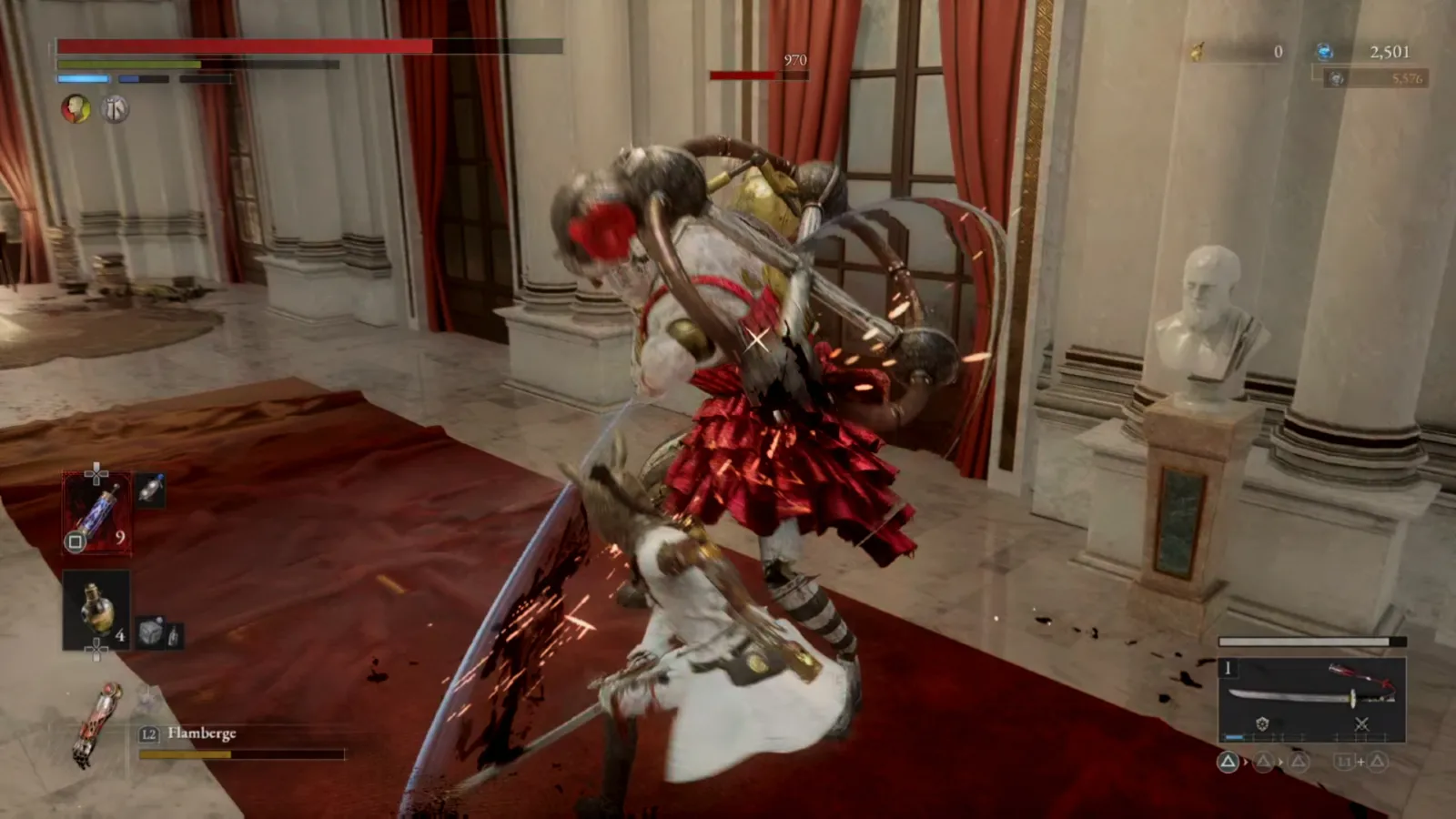Click the gold bottle item showing 4 uses

(x=95, y=608)
